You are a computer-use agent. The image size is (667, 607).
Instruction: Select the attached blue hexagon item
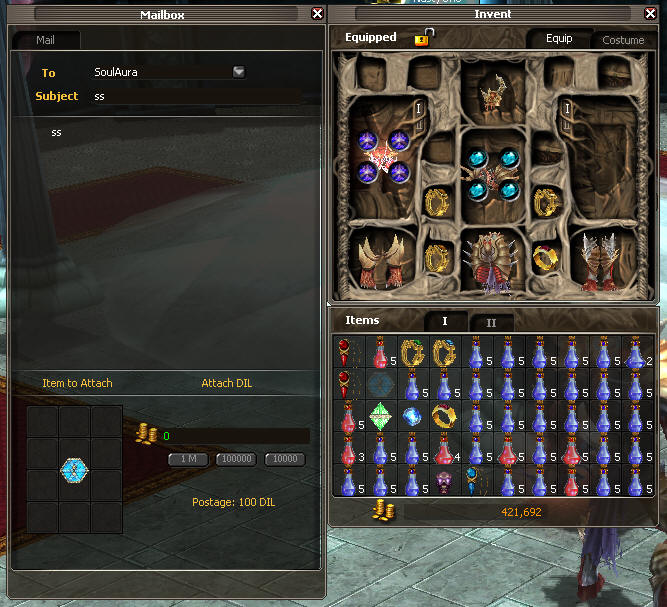click(x=74, y=468)
